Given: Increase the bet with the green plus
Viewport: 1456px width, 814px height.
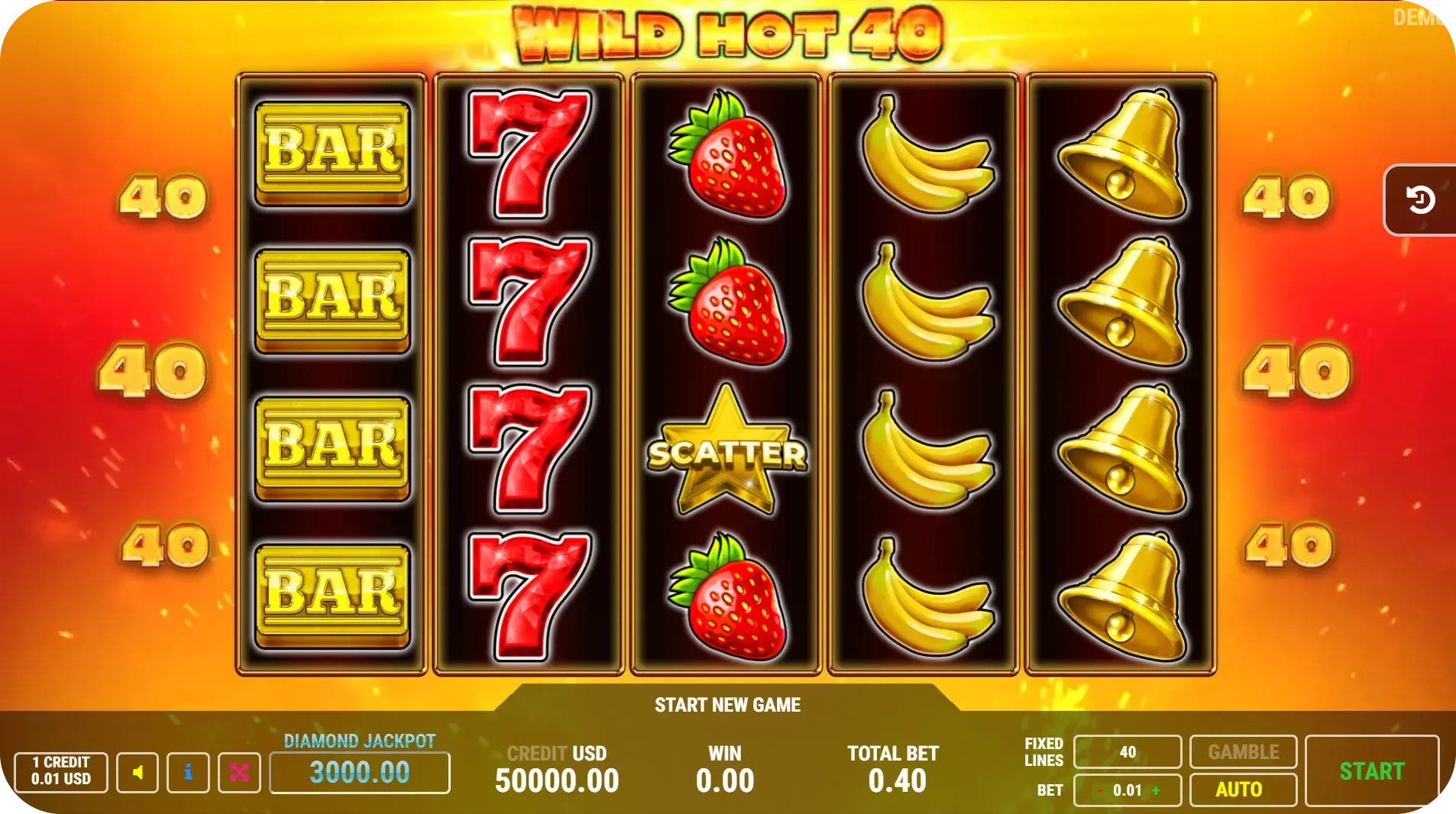Looking at the screenshot, I should tap(1156, 790).
